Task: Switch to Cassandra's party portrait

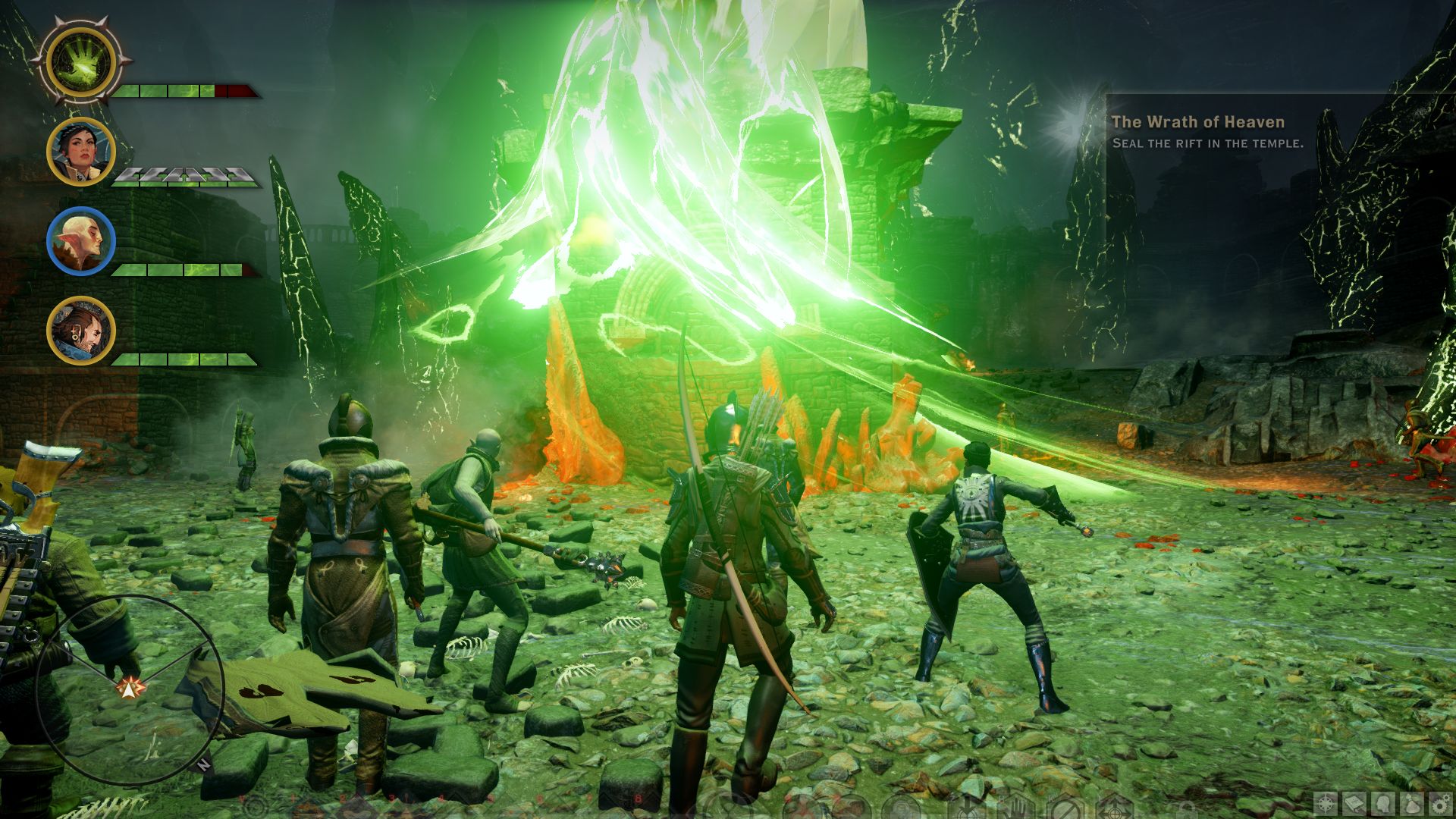Action: (80, 152)
